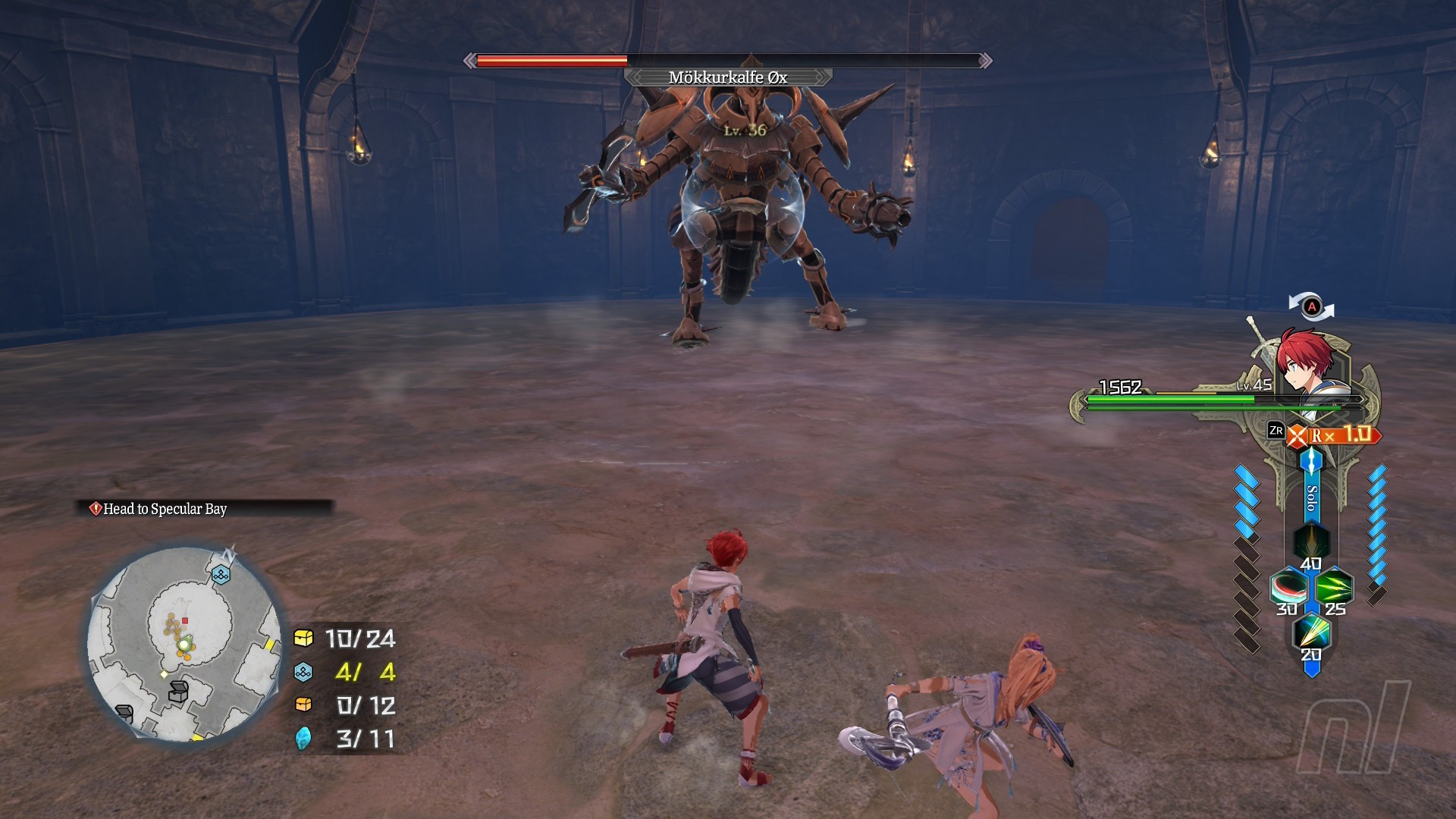This screenshot has height=819, width=1456.
Task: Click the small orange chest counter icon
Action: pyautogui.click(x=303, y=704)
